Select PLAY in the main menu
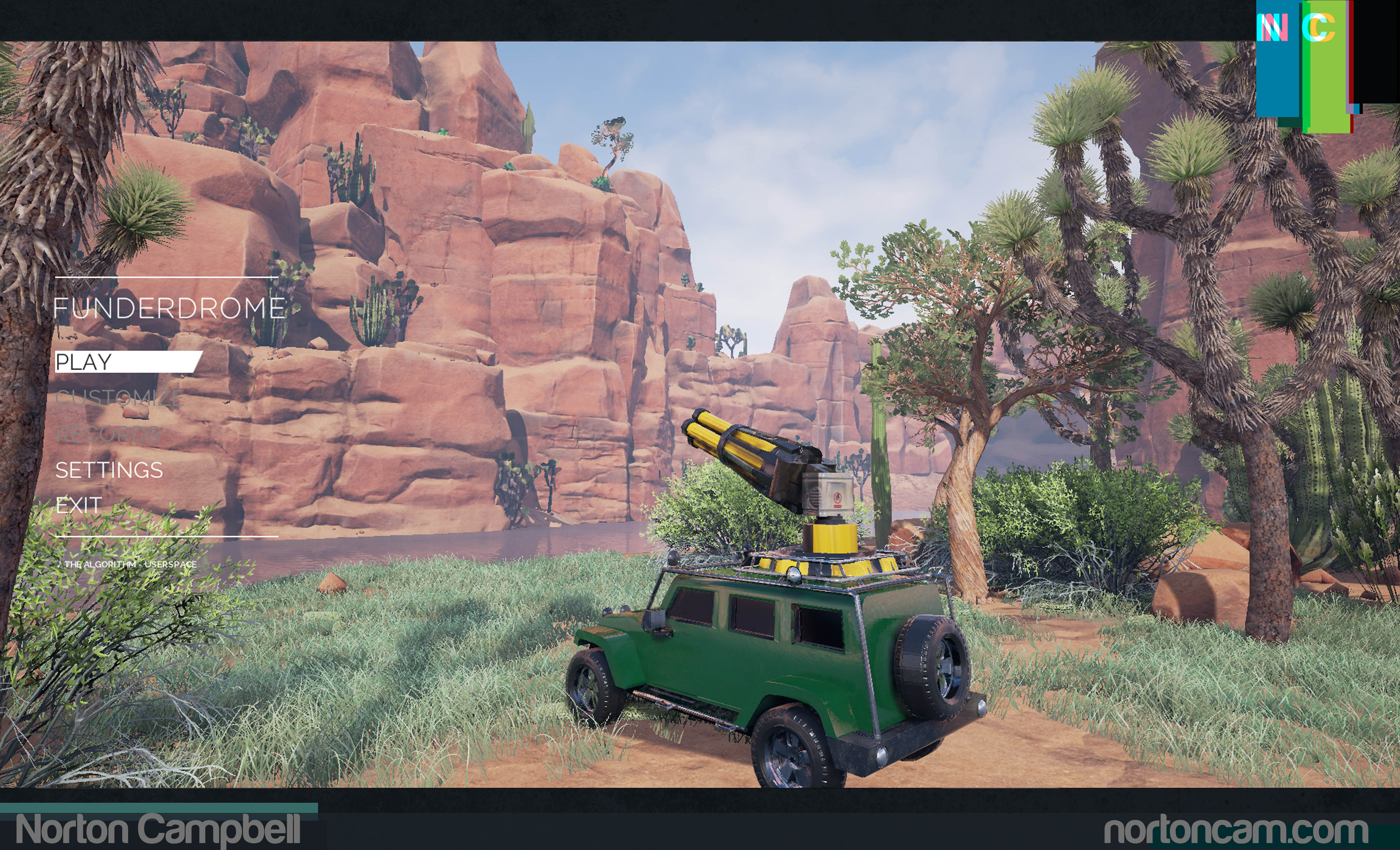 [84, 362]
